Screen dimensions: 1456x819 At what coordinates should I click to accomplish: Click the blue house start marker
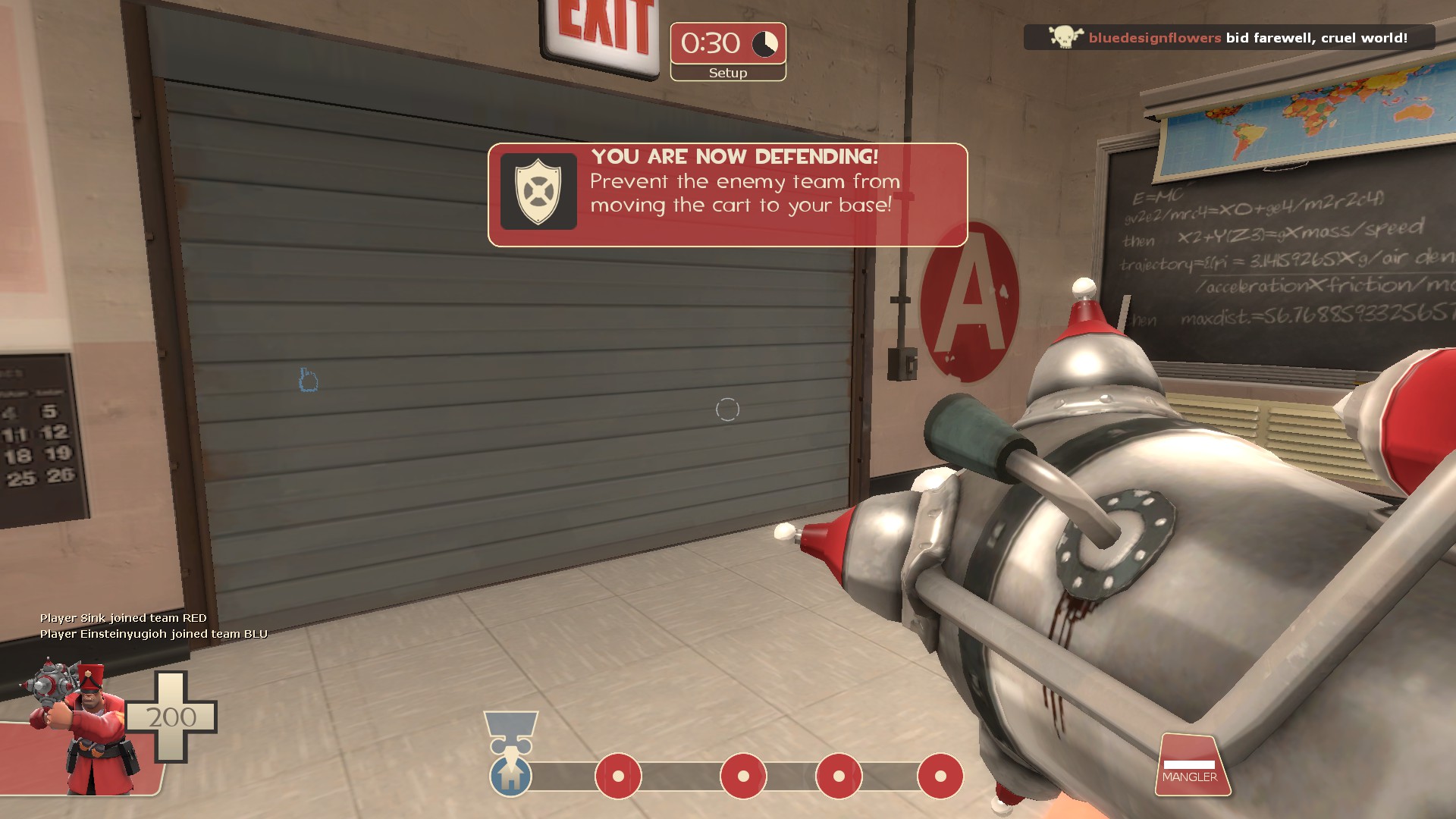510,777
